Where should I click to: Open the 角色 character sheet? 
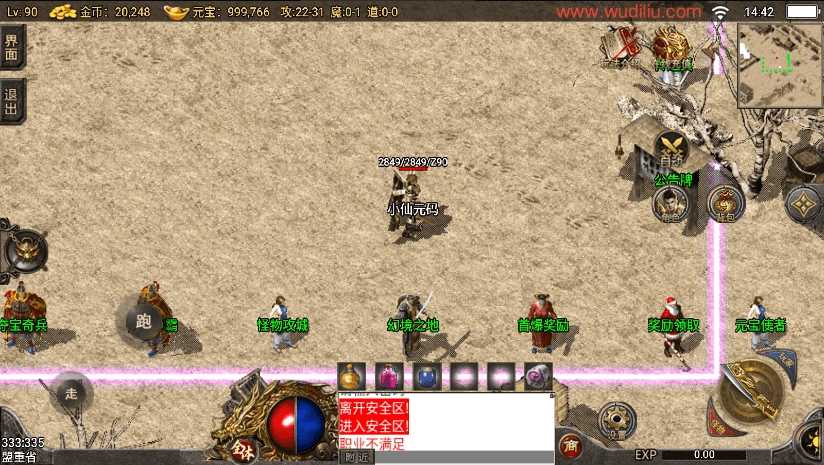(x=671, y=205)
